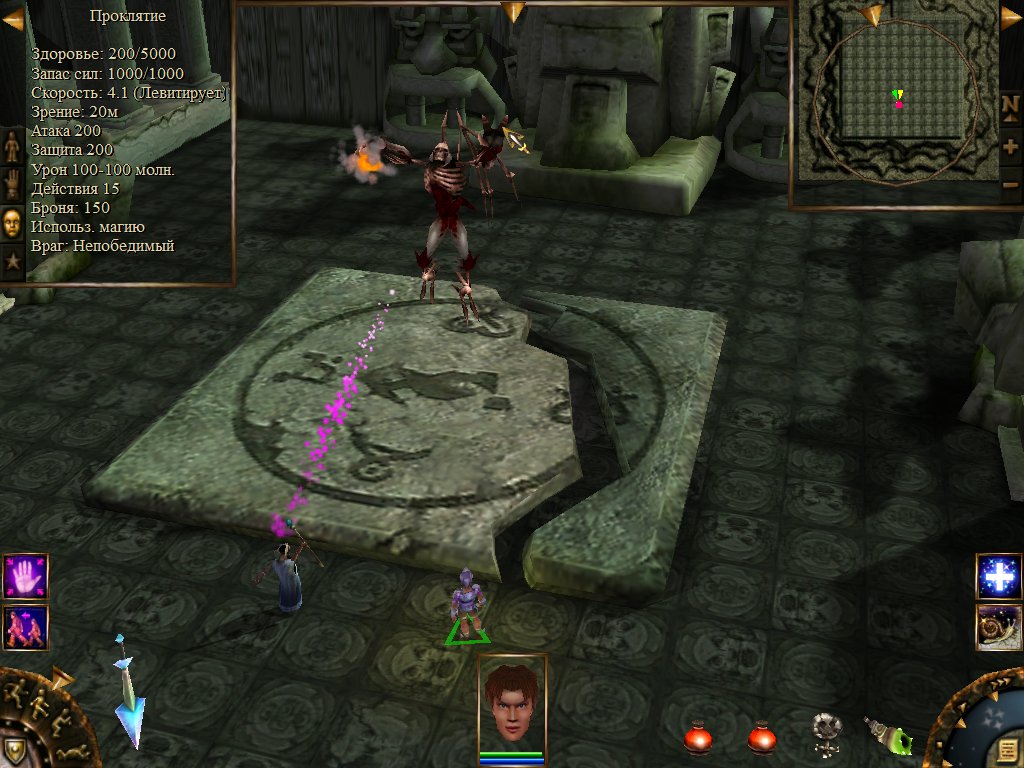Select the body figure tab in the info panel
Image resolution: width=1024 pixels, height=768 pixels.
pos(12,146)
